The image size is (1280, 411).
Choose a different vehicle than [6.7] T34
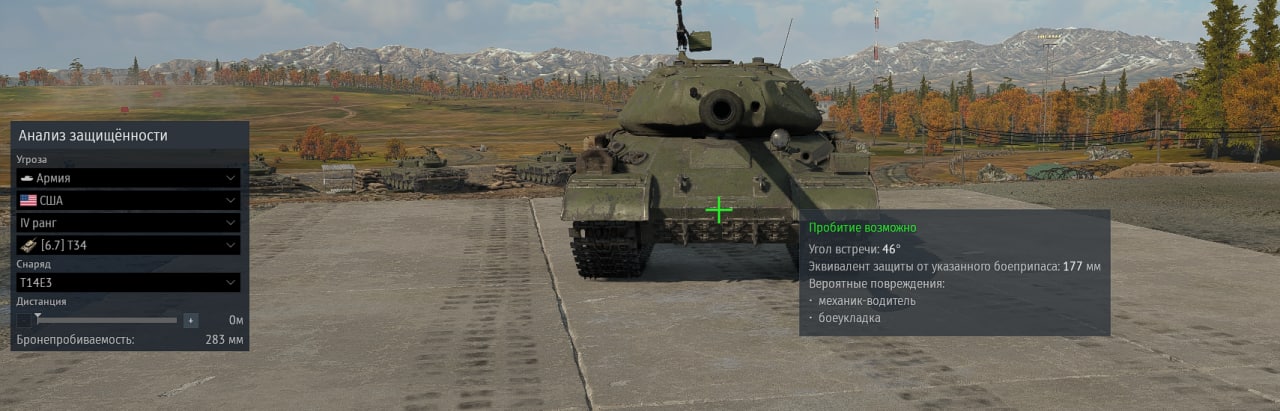128,245
